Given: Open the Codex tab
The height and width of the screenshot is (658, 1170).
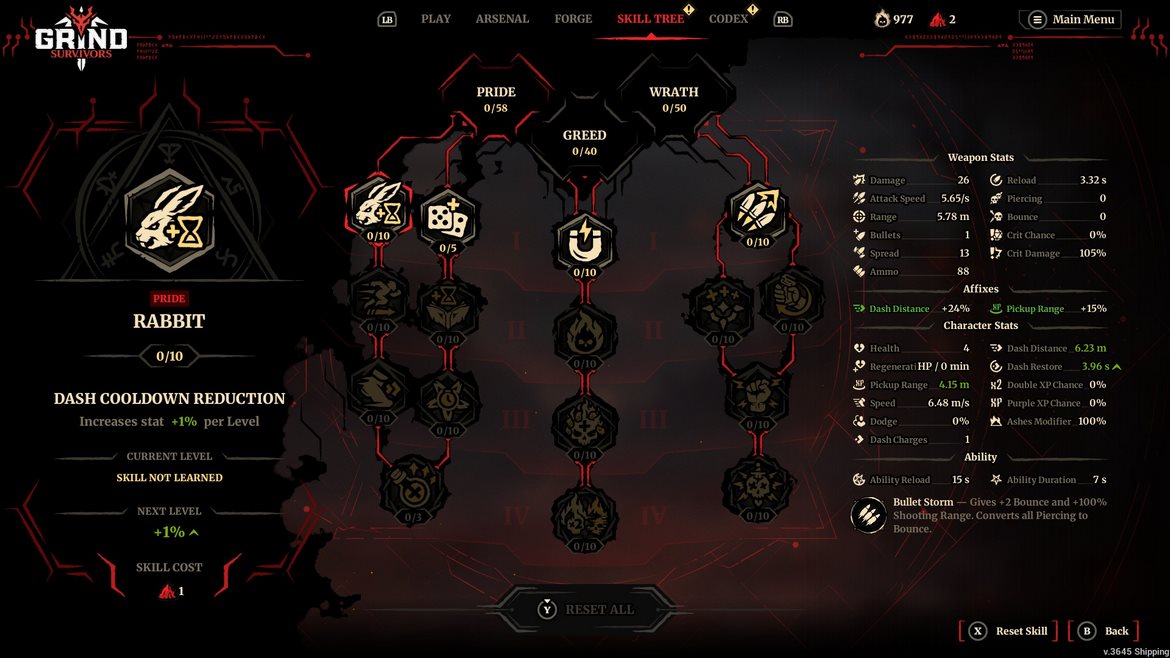Looking at the screenshot, I should 728,19.
